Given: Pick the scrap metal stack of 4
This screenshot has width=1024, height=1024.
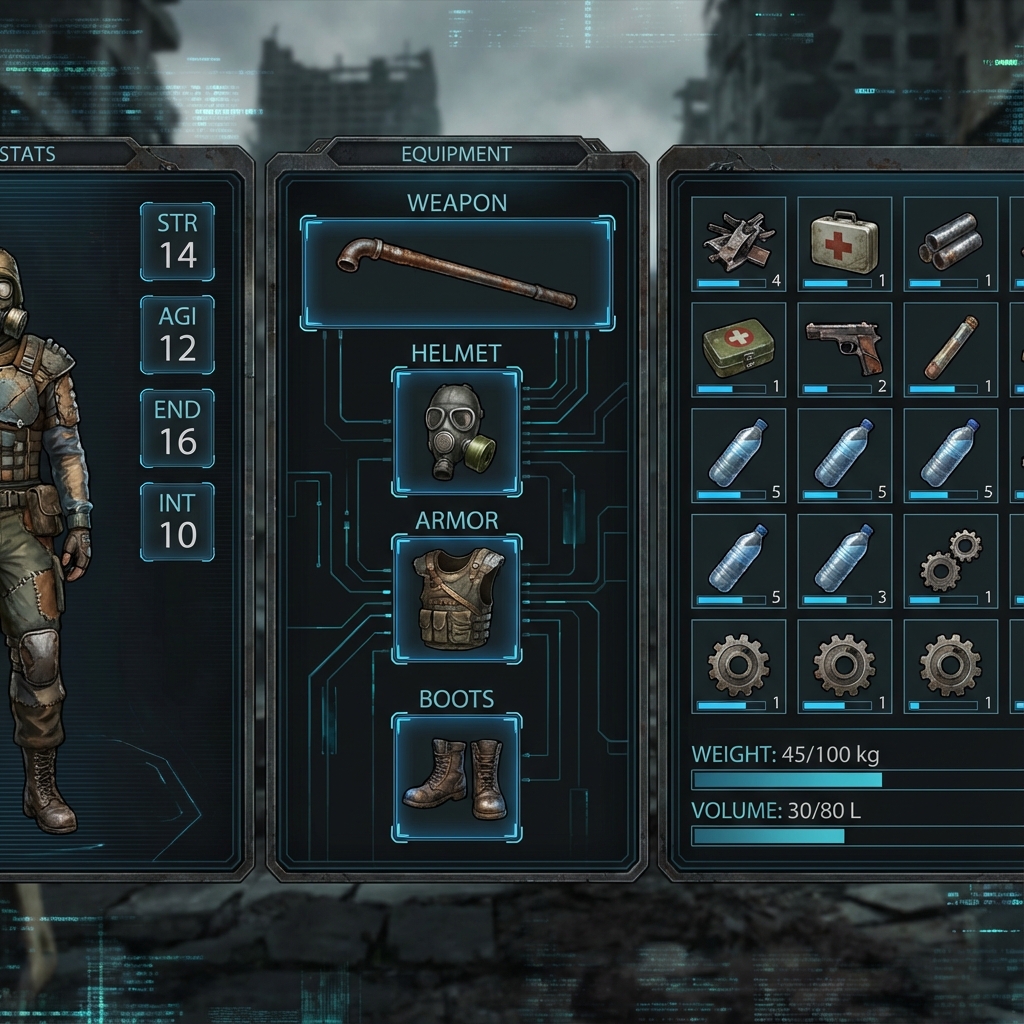Looking at the screenshot, I should 738,243.
